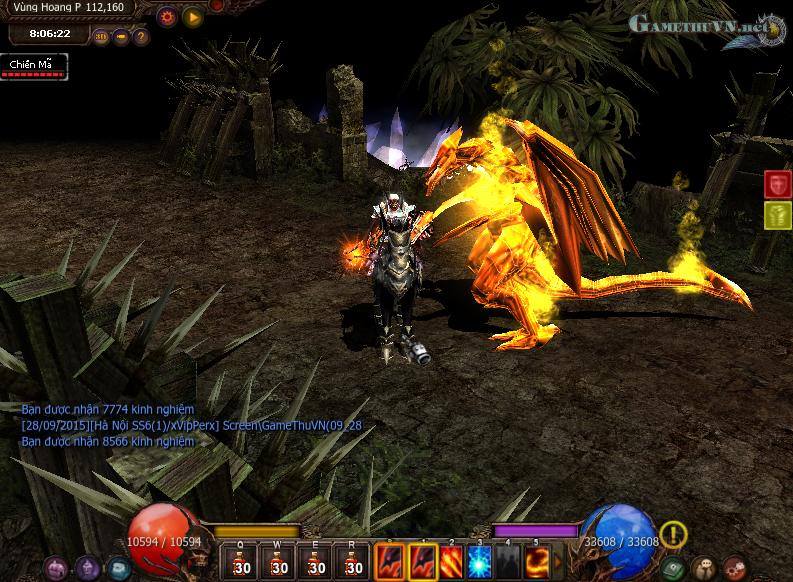Use the potion in the Q slot
This screenshot has height=582, width=793.
tap(241, 562)
